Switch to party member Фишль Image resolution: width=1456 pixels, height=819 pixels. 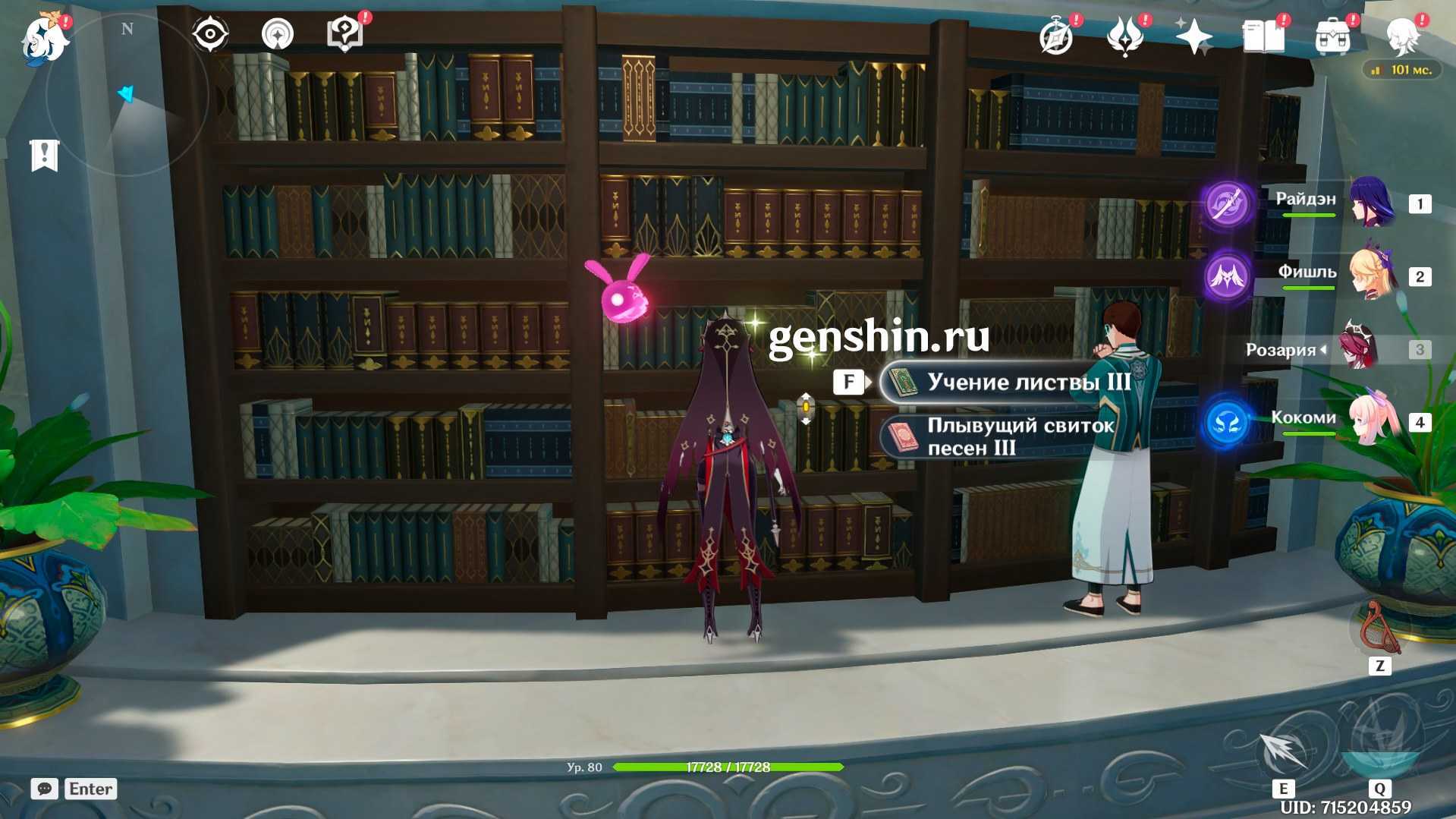[x=1370, y=276]
